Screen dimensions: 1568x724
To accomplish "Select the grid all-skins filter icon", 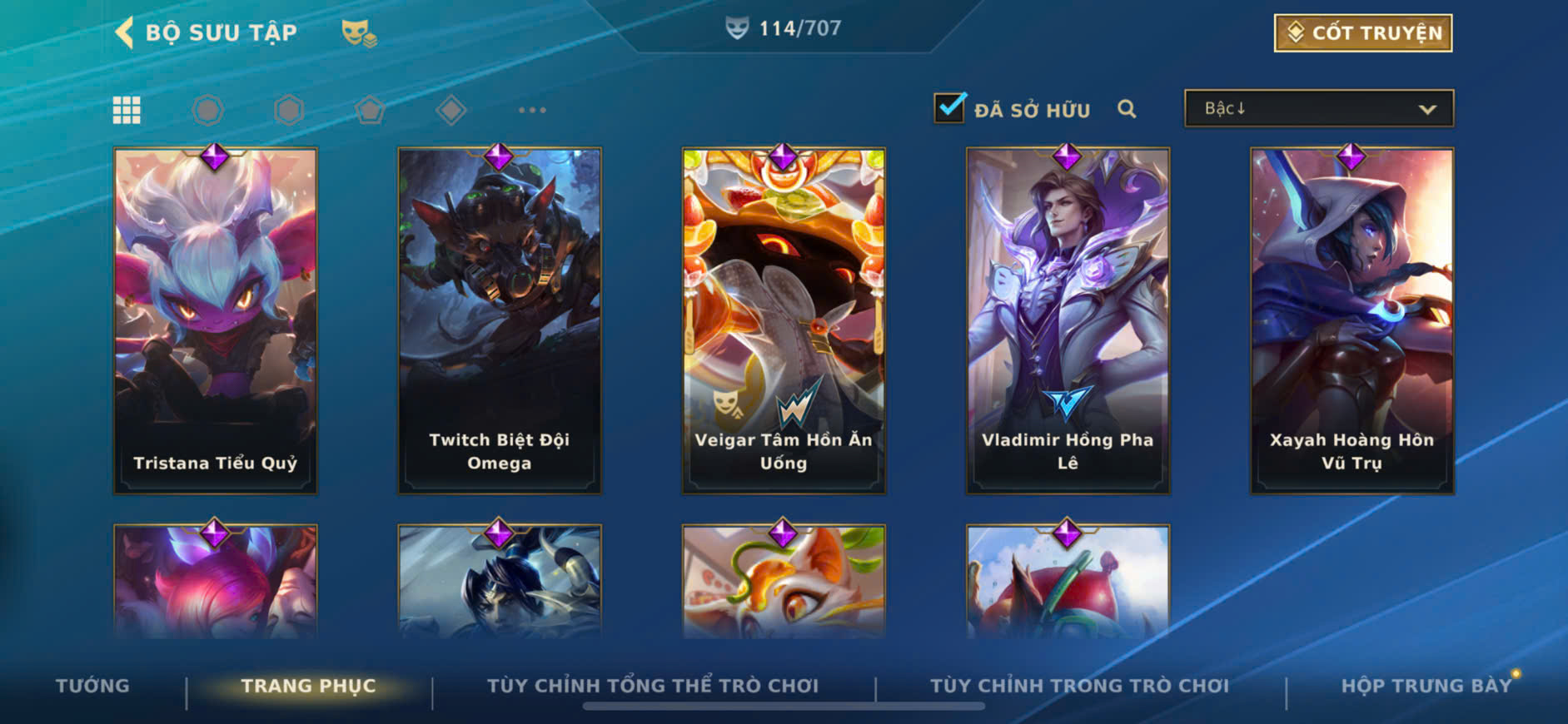I will (127, 110).
